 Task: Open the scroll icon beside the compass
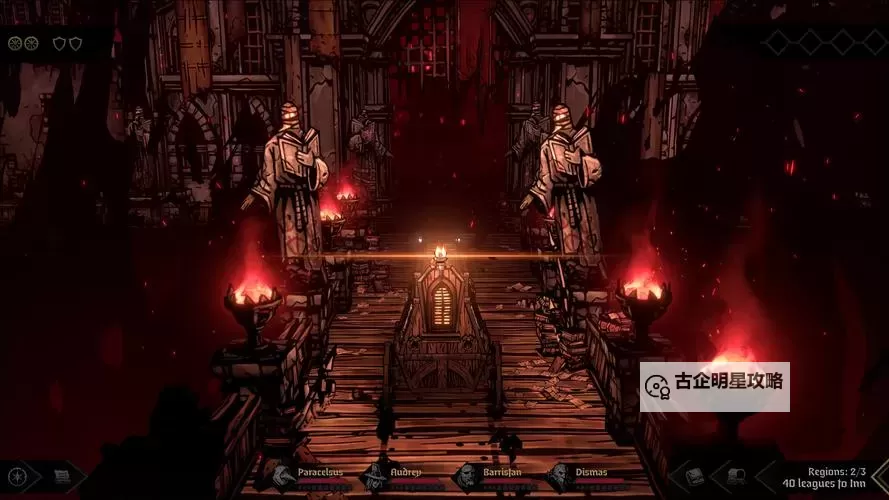[x=62, y=477]
